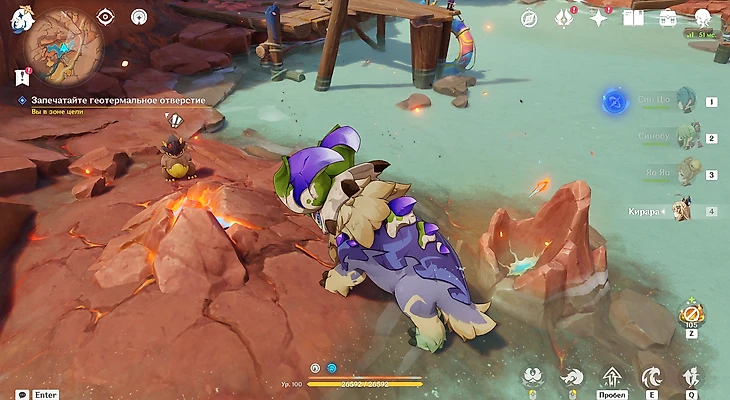The height and width of the screenshot is (400, 730).
Task: Select the geothermal vent quest objective tracker
Action: click(111, 101)
